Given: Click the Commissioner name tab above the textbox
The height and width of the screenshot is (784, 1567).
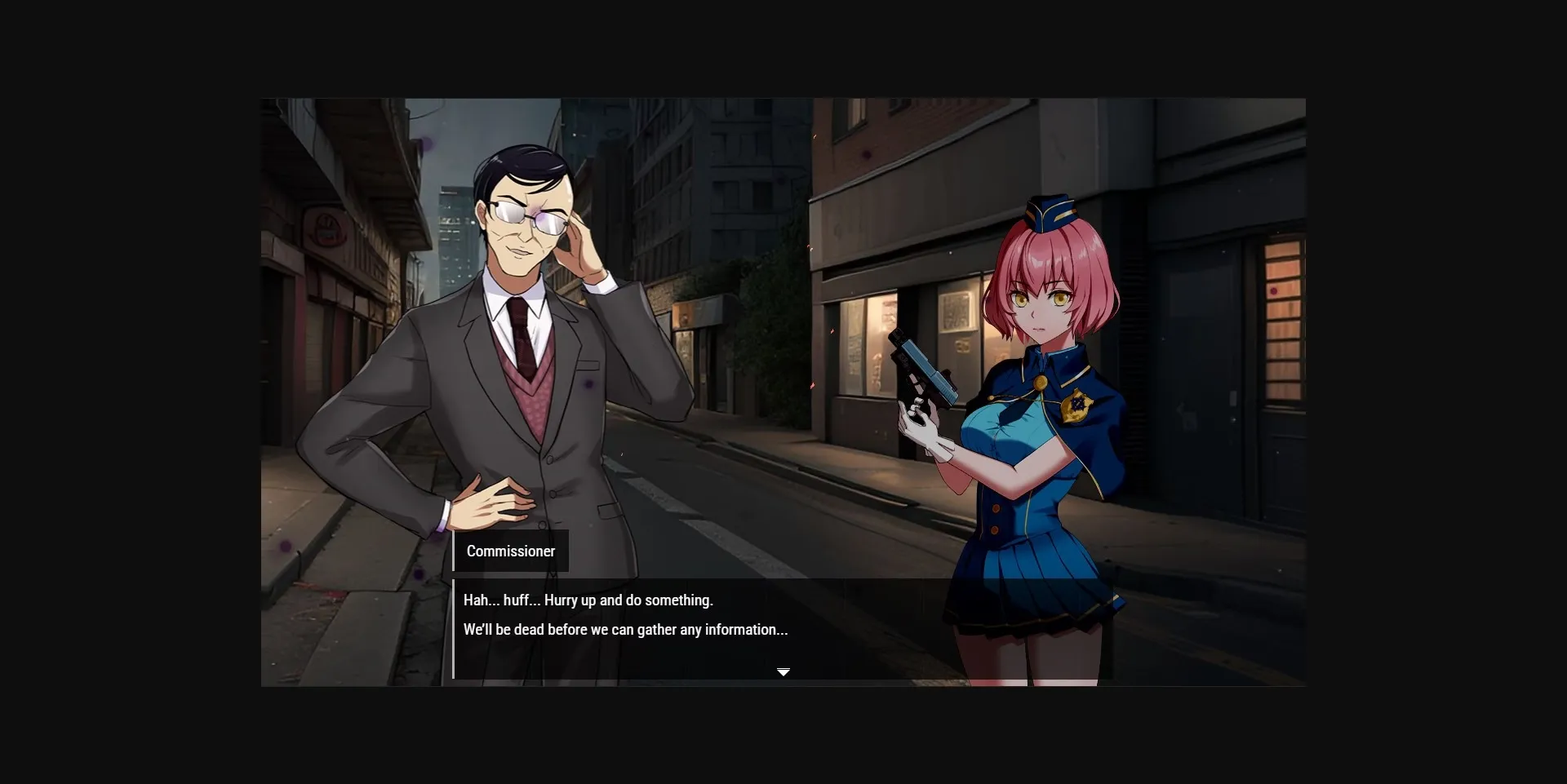Looking at the screenshot, I should coord(511,551).
